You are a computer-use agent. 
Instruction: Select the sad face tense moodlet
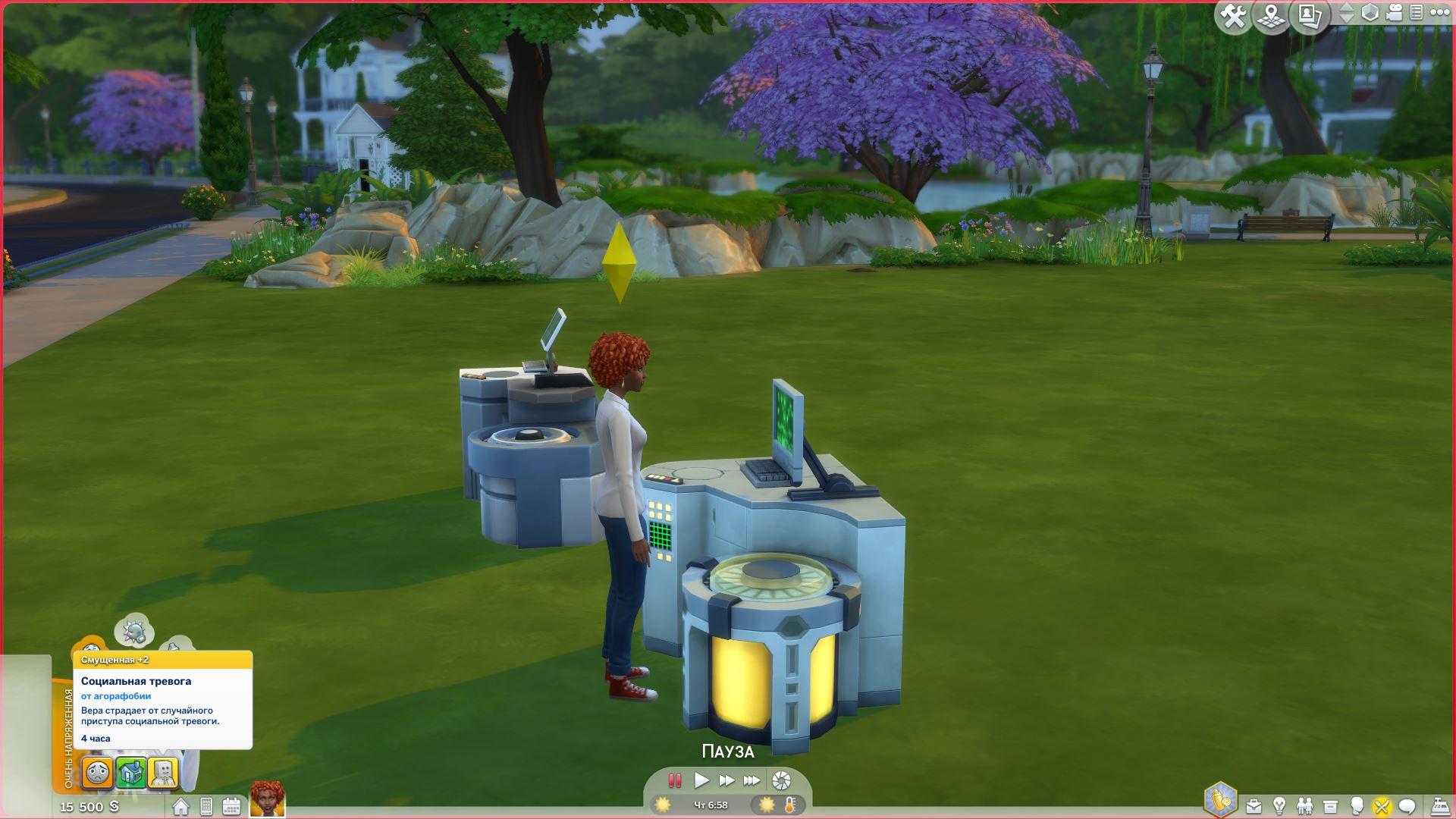[98, 773]
